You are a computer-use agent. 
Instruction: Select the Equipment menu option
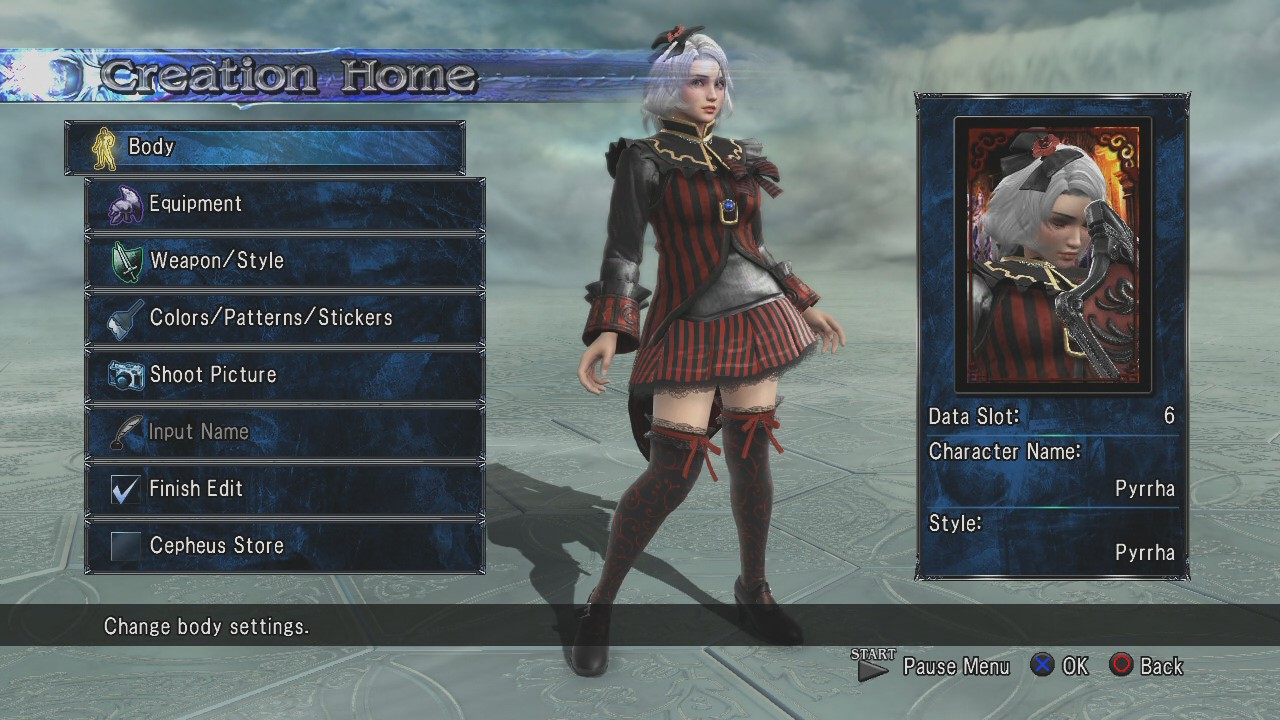(x=285, y=204)
